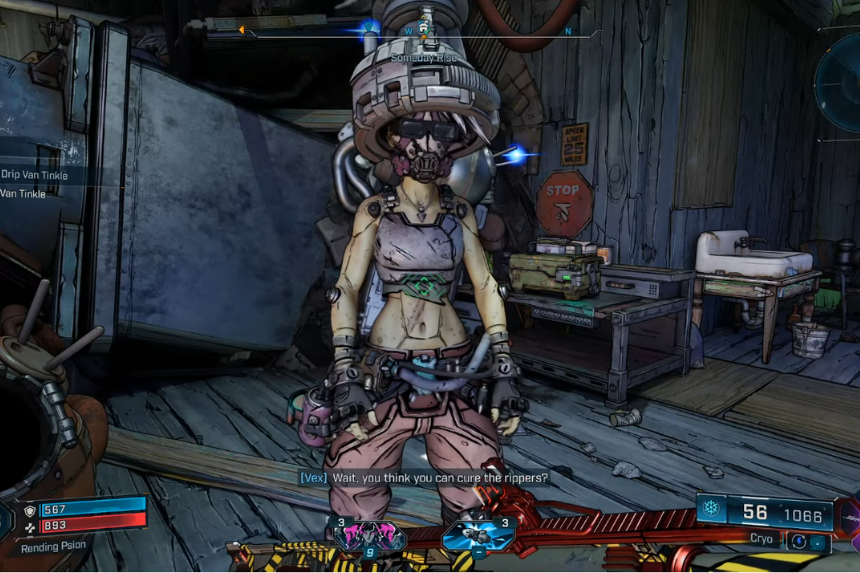Use the blue ordnance skill icon

(479, 534)
